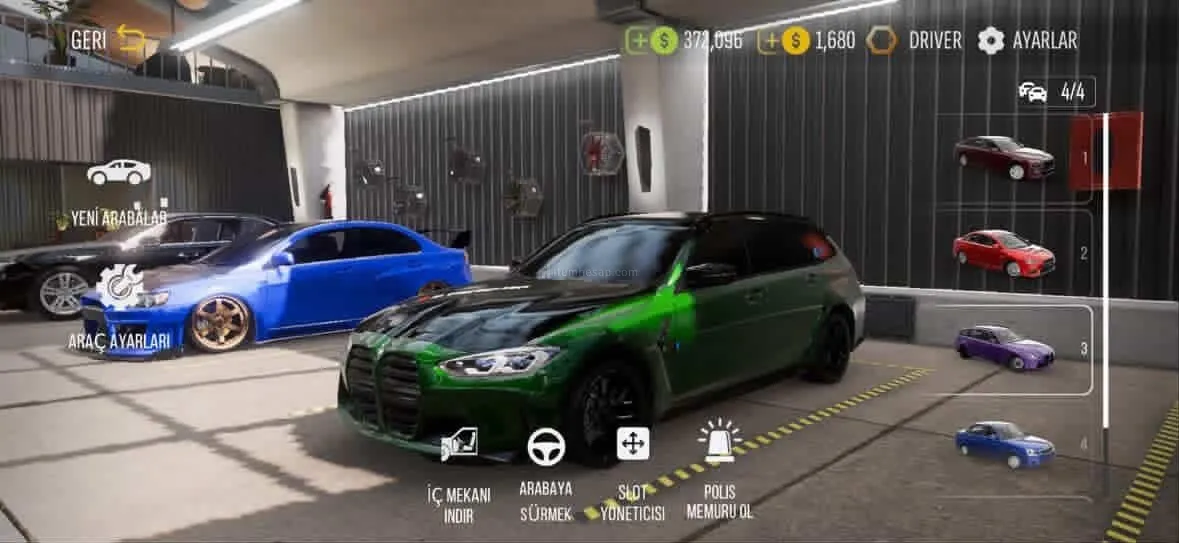1179x543 pixels.
Task: Click the 4/4 garage car counter
Action: point(1055,92)
